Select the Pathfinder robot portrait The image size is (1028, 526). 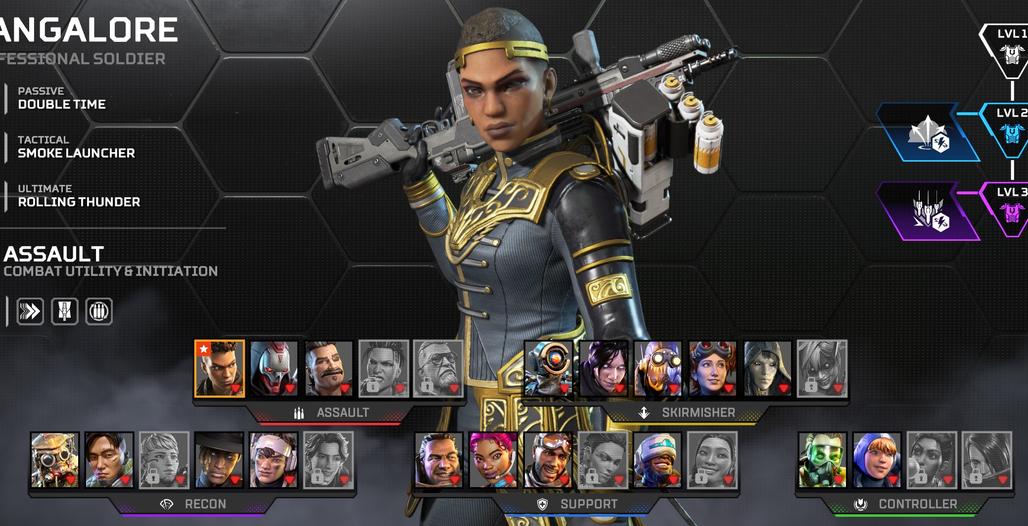pyautogui.click(x=549, y=369)
